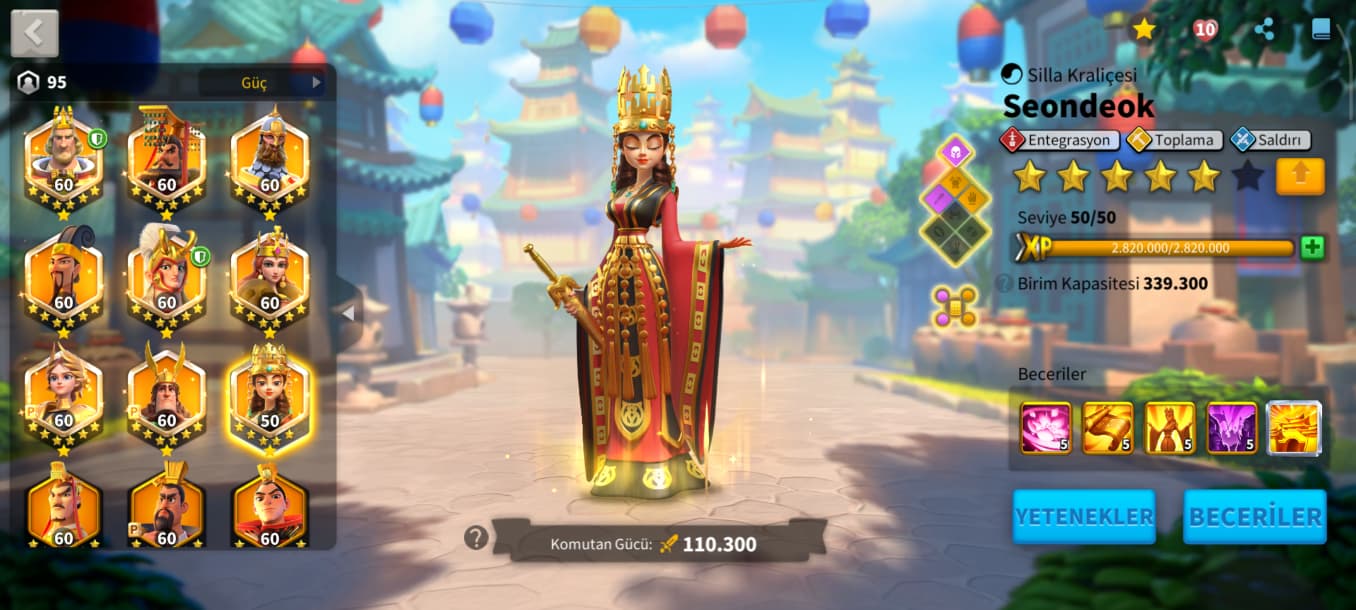Select the golden statue skill icon
The height and width of the screenshot is (610, 1356).
click(x=1169, y=427)
